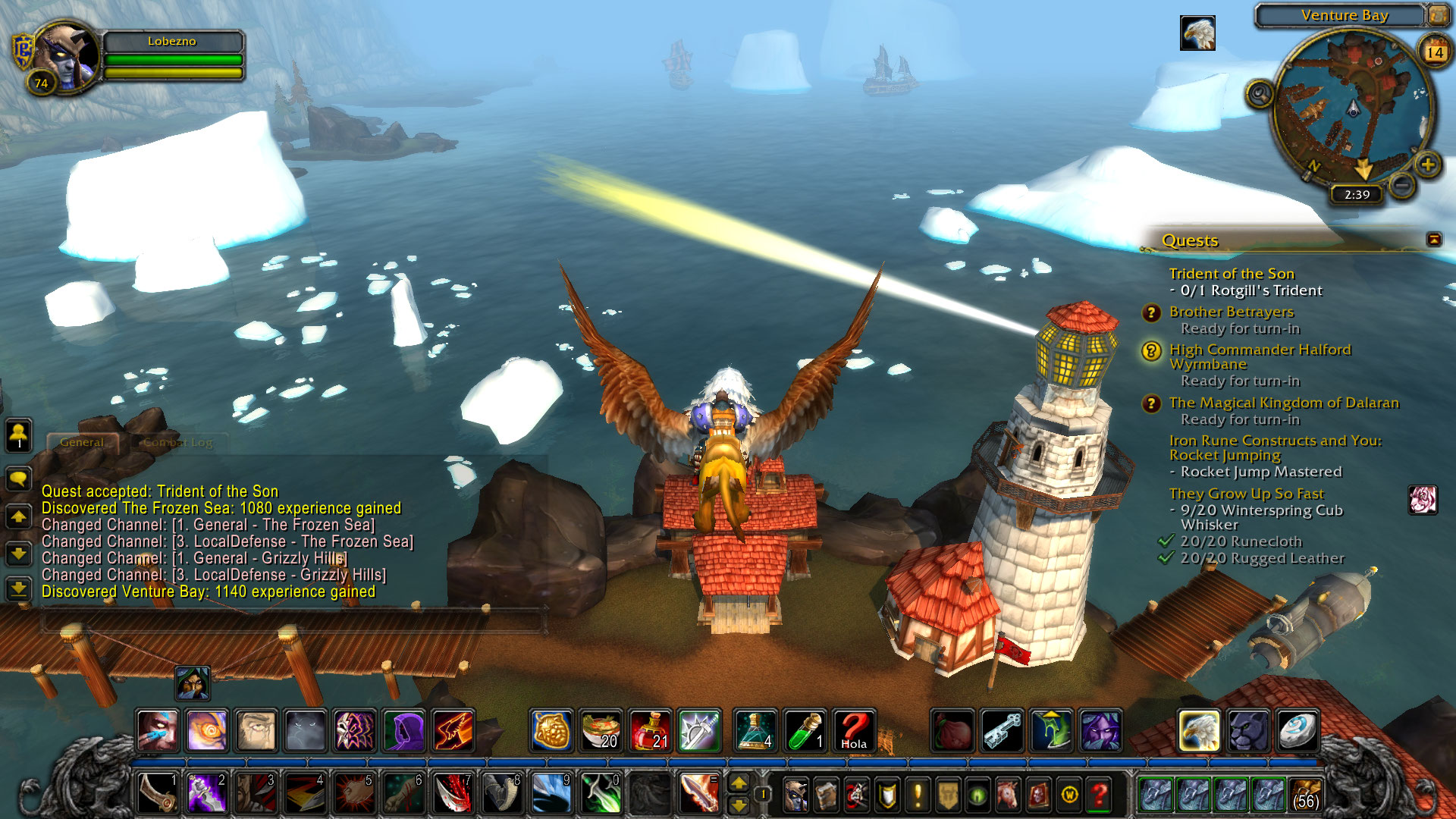This screenshot has height=819, width=1456.
Task: Open the red question mark help button
Action: coord(1100,794)
